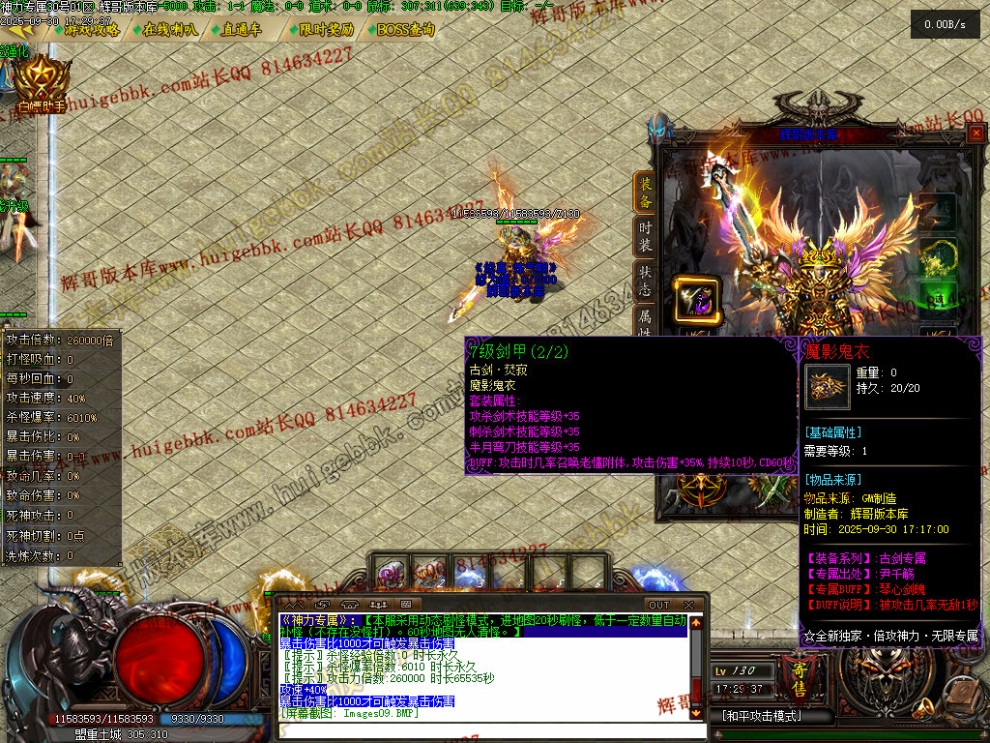This screenshot has height=743, width=990.
Task: Select the highlighted weapon slot in equipment
Action: 696,298
